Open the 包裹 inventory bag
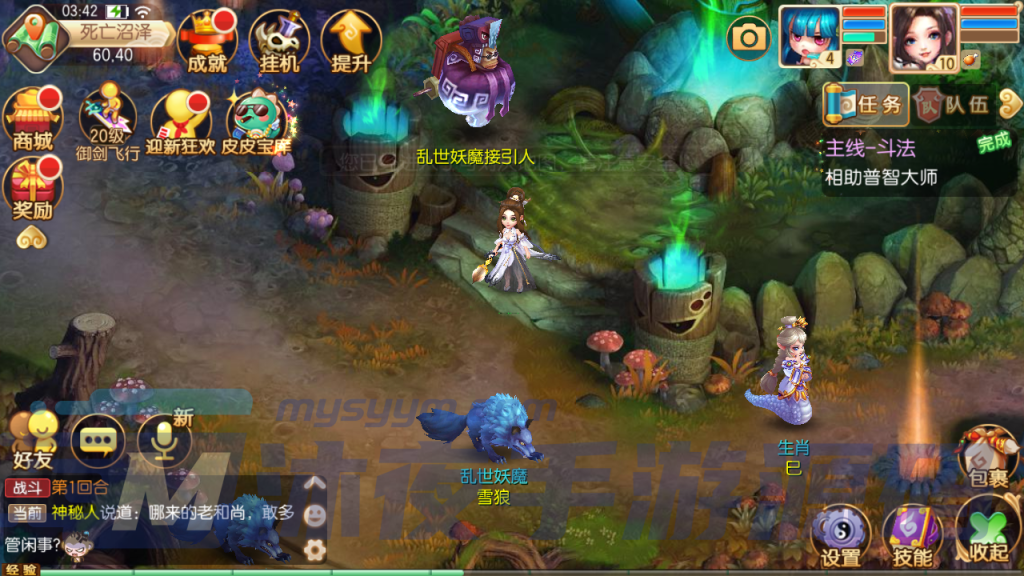Image resolution: width=1024 pixels, height=576 pixels. 988,455
